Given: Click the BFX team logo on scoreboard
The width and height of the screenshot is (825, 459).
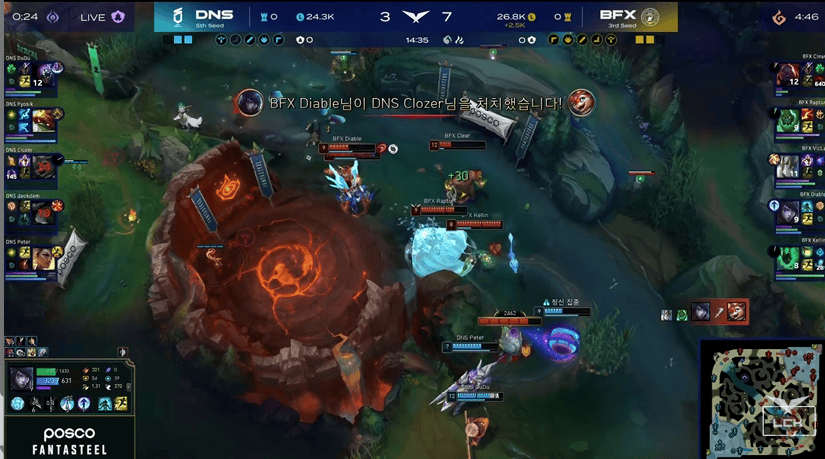Looking at the screenshot, I should point(651,16).
